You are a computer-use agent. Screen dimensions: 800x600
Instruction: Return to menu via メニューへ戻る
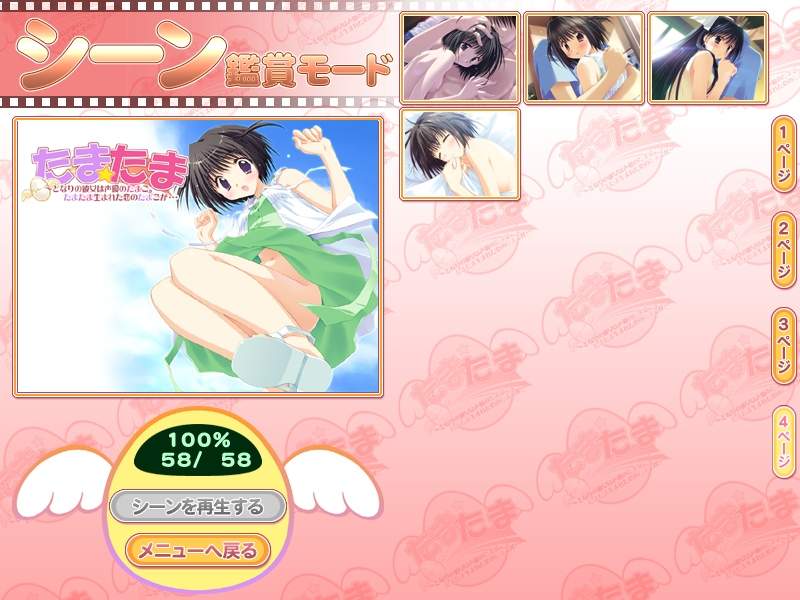point(197,550)
